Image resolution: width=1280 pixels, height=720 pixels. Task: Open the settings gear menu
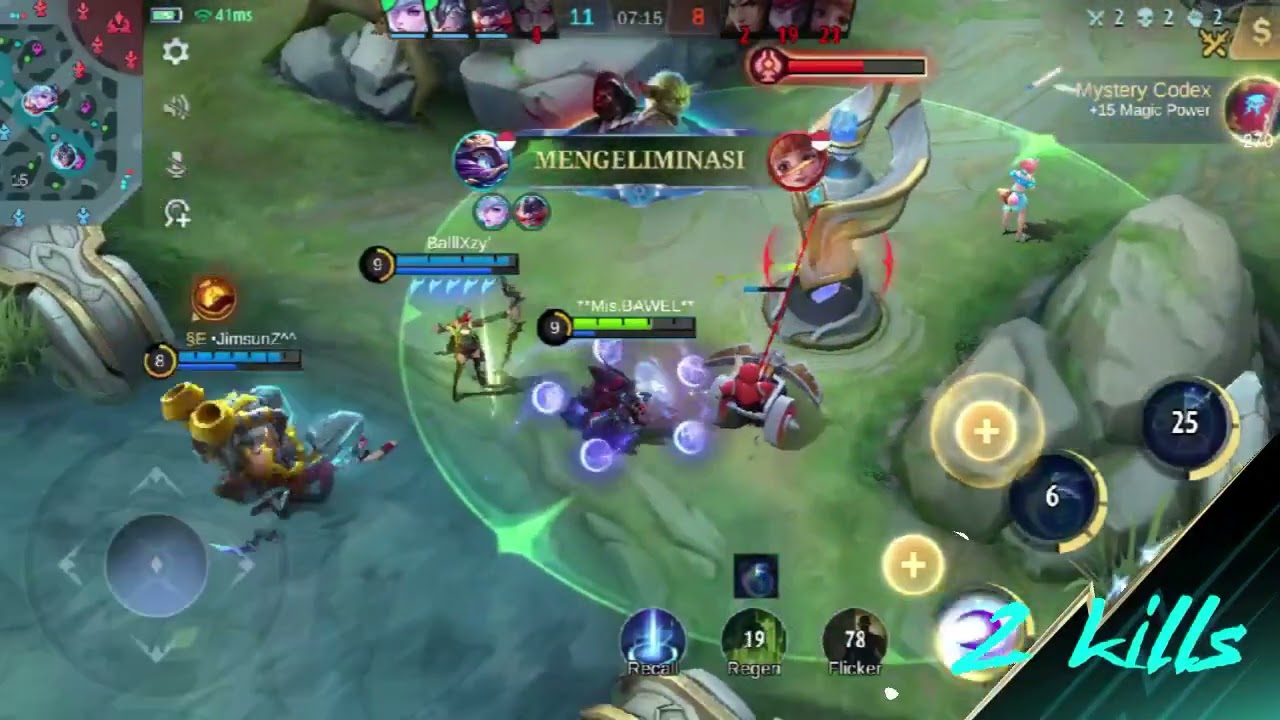pyautogui.click(x=176, y=52)
